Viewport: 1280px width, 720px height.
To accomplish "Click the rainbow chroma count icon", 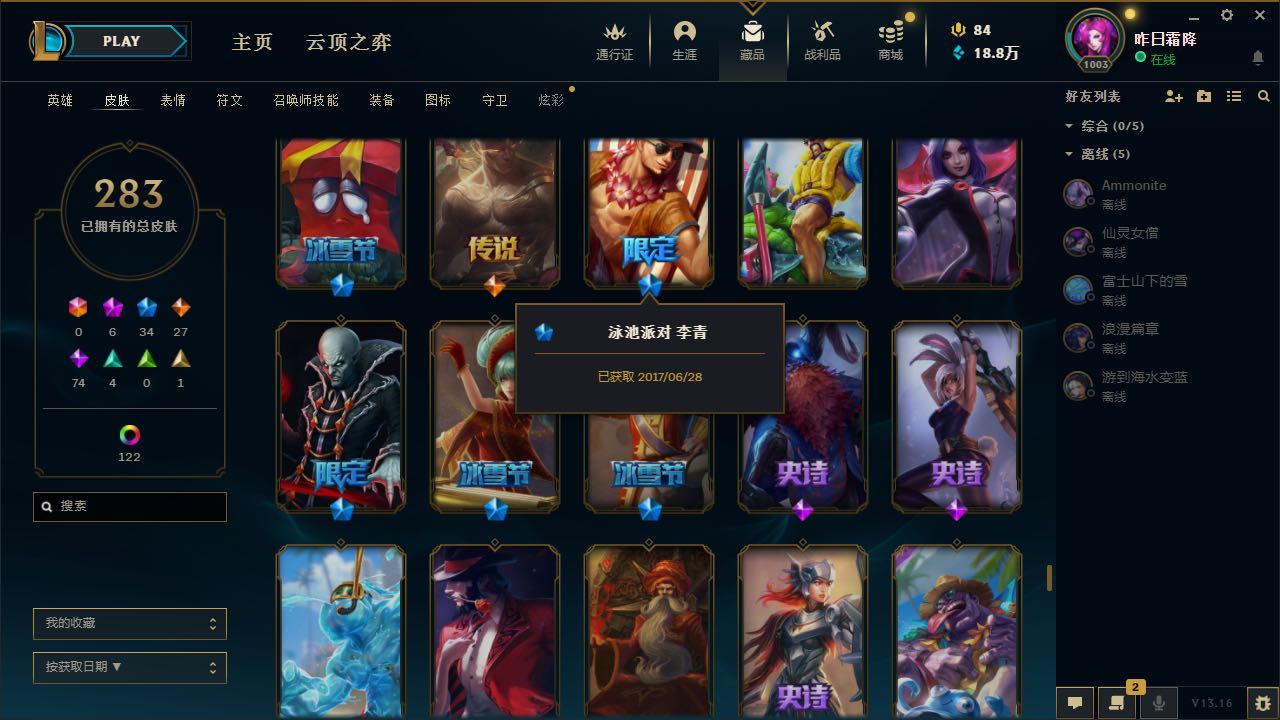I will [128, 432].
